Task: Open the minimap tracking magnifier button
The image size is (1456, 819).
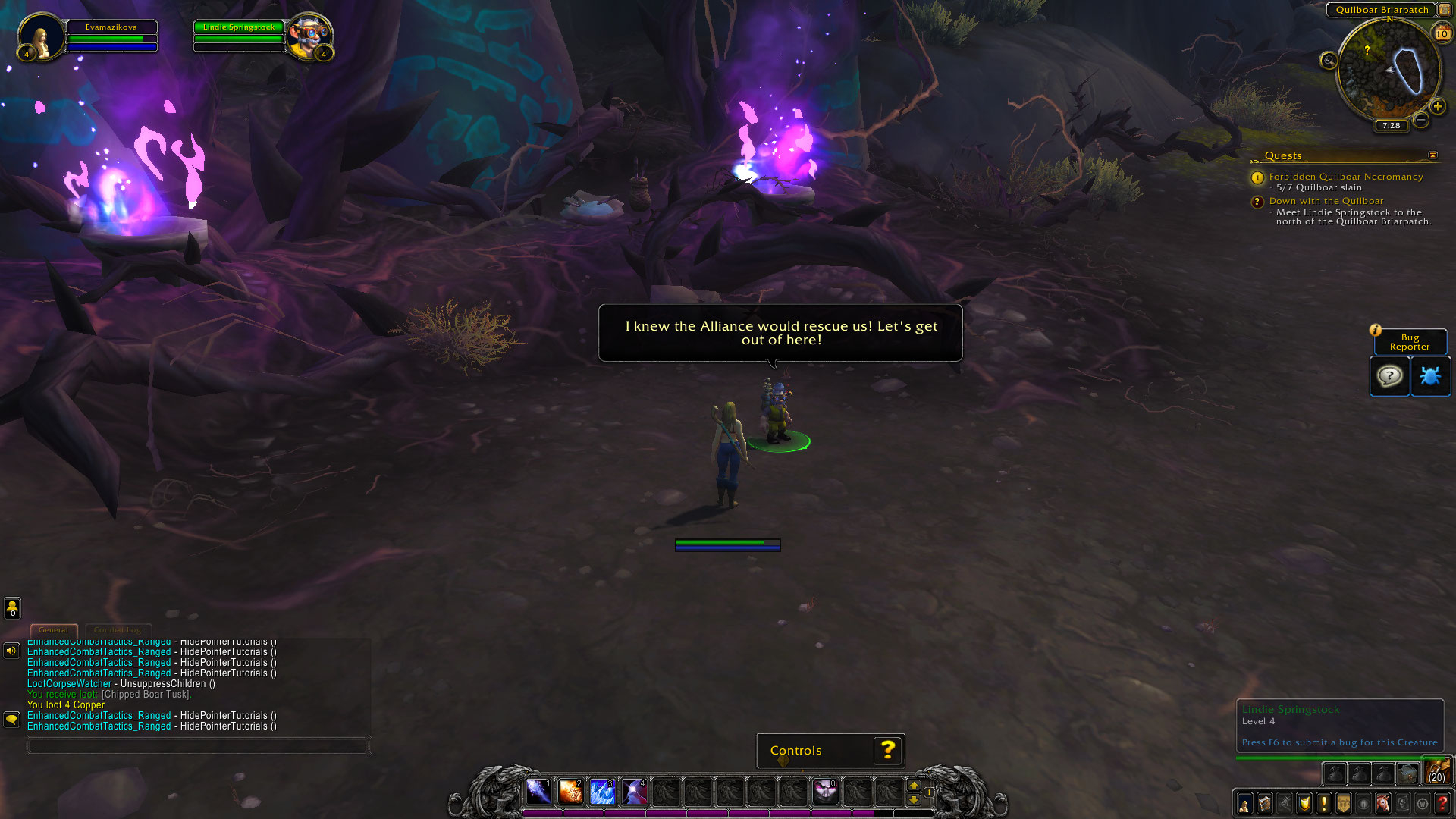Action: tap(1328, 61)
